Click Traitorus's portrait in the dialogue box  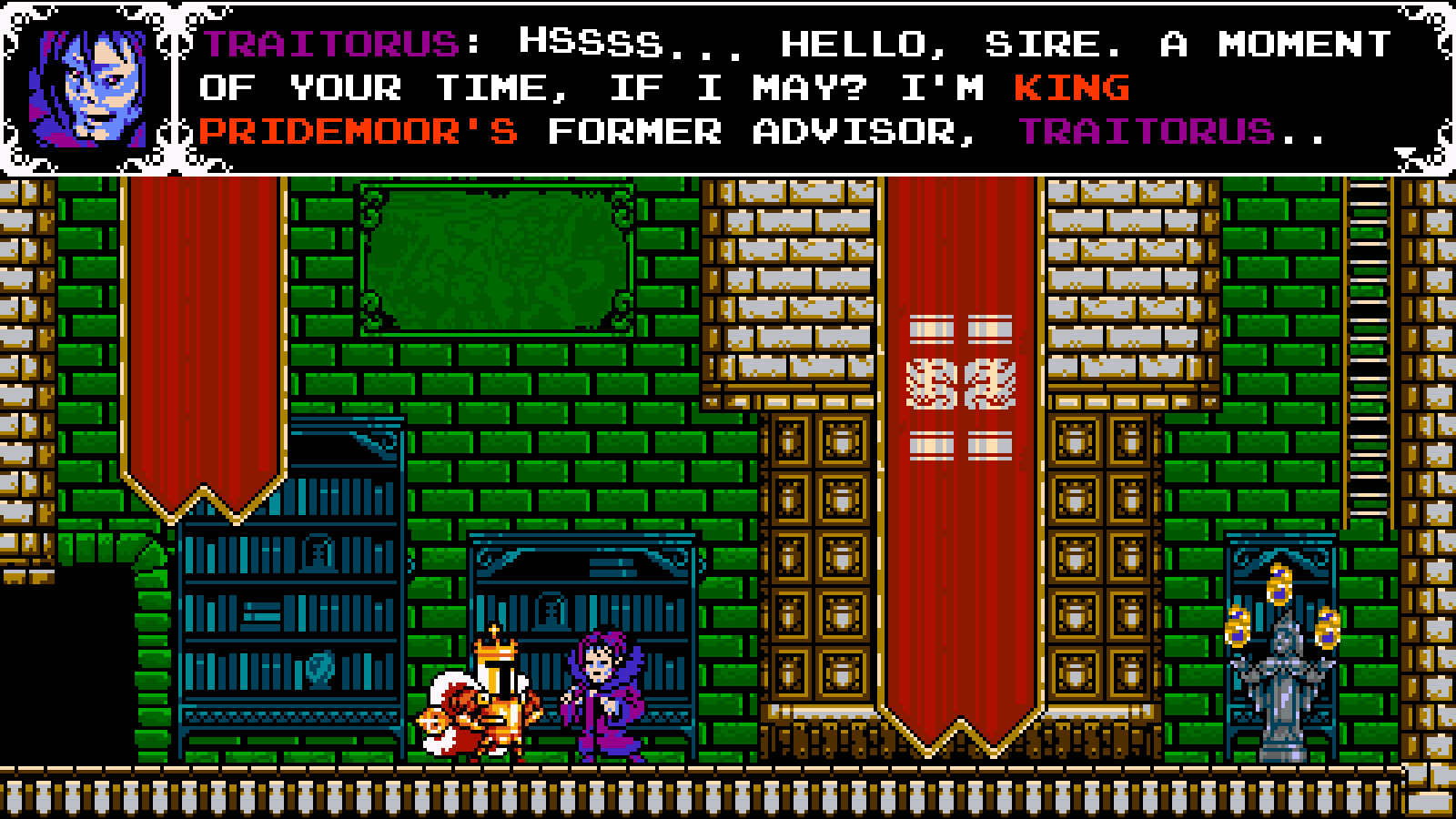(x=88, y=87)
